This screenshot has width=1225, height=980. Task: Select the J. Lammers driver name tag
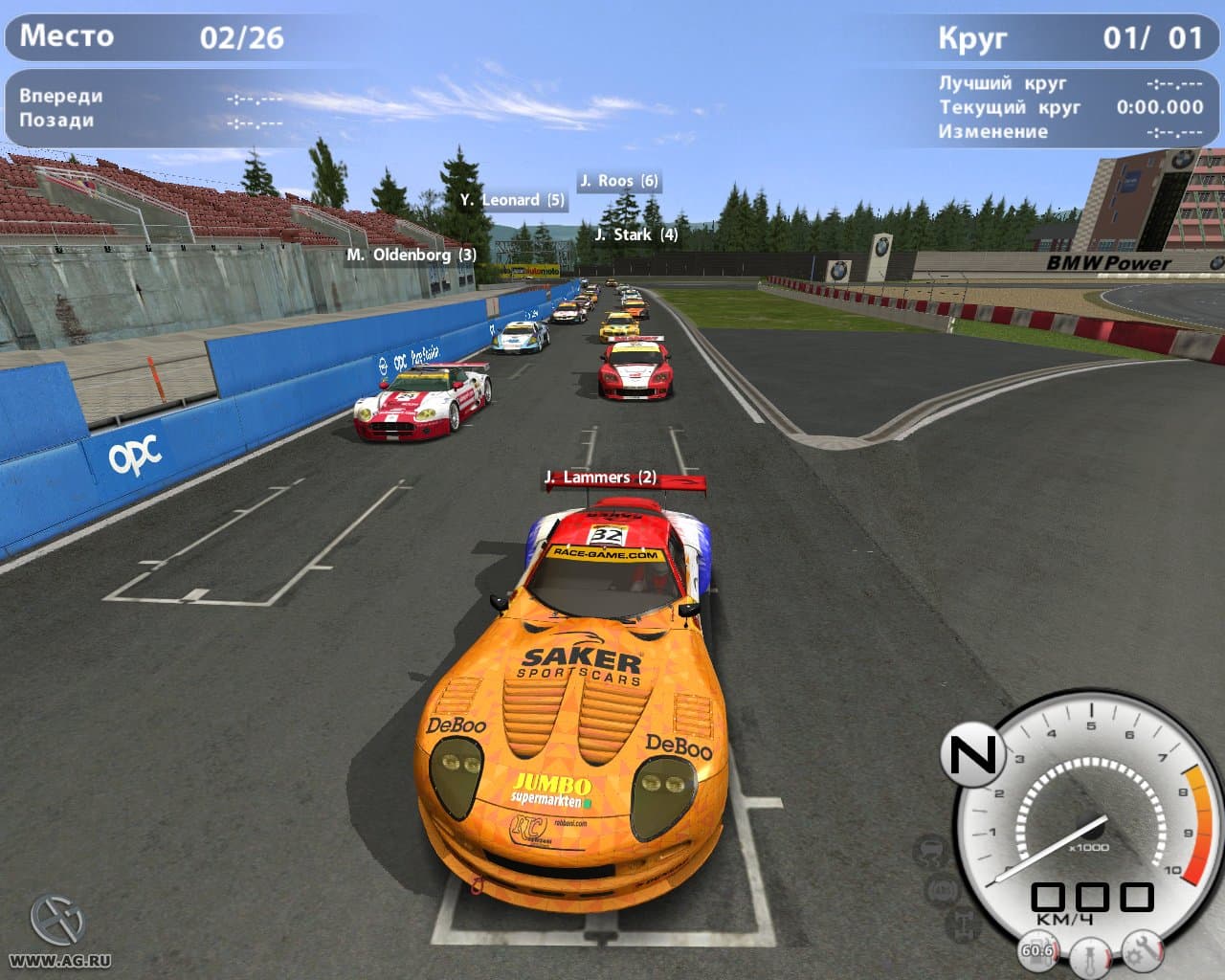[600, 477]
